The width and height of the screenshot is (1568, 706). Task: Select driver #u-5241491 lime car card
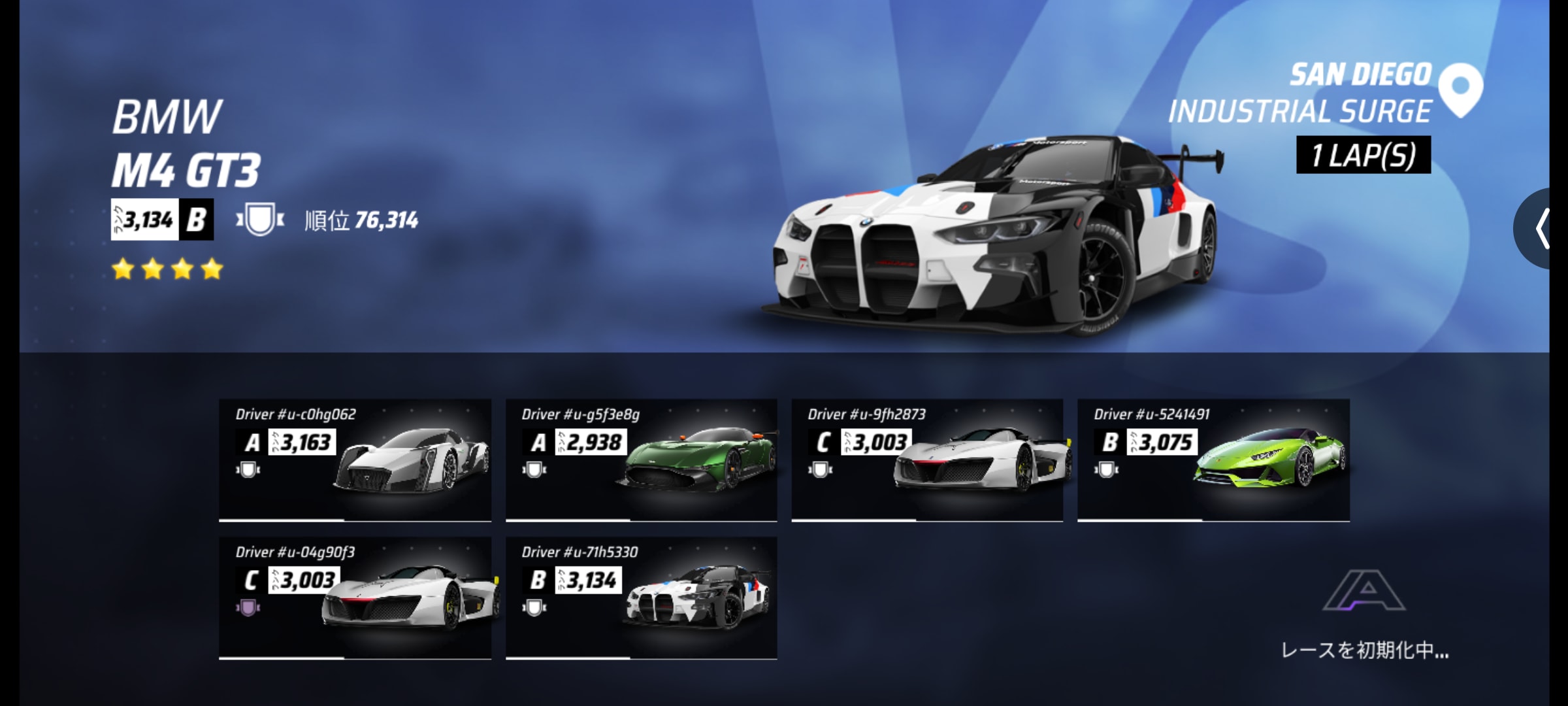pyautogui.click(x=1213, y=460)
